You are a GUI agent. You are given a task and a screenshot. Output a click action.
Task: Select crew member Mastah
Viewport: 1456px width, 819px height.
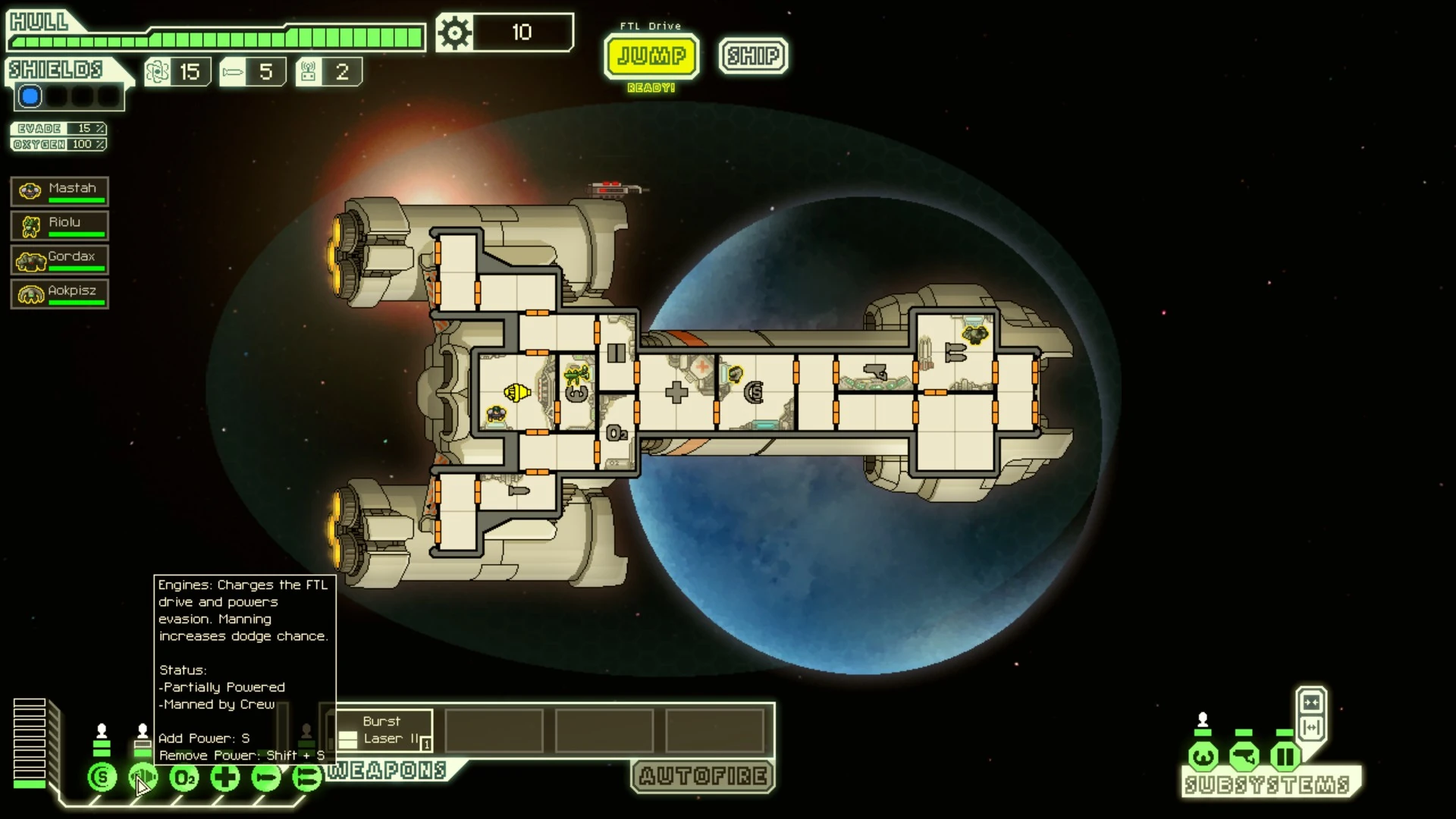pos(60,191)
